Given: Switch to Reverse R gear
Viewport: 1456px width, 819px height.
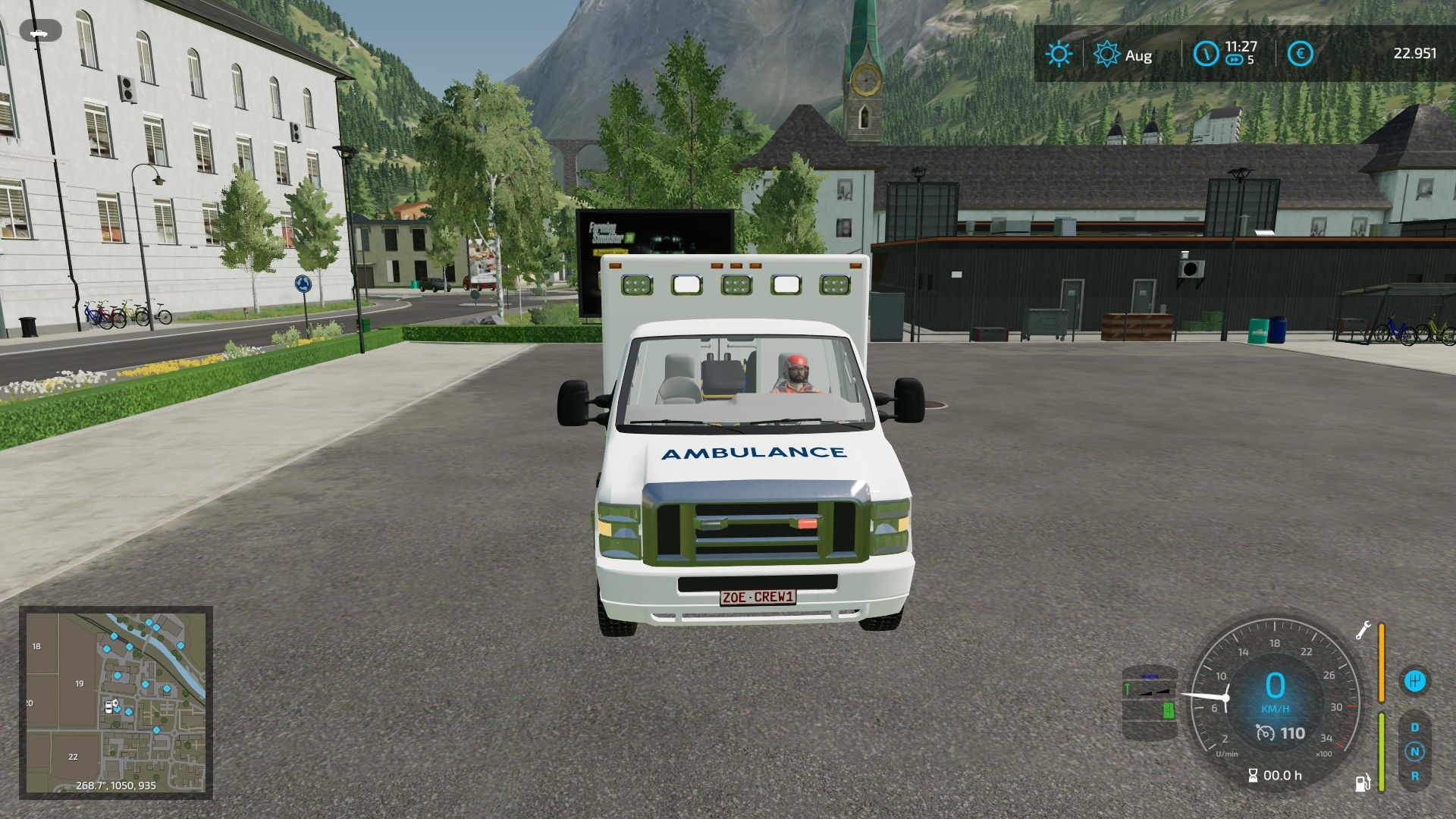Looking at the screenshot, I should [1415, 776].
